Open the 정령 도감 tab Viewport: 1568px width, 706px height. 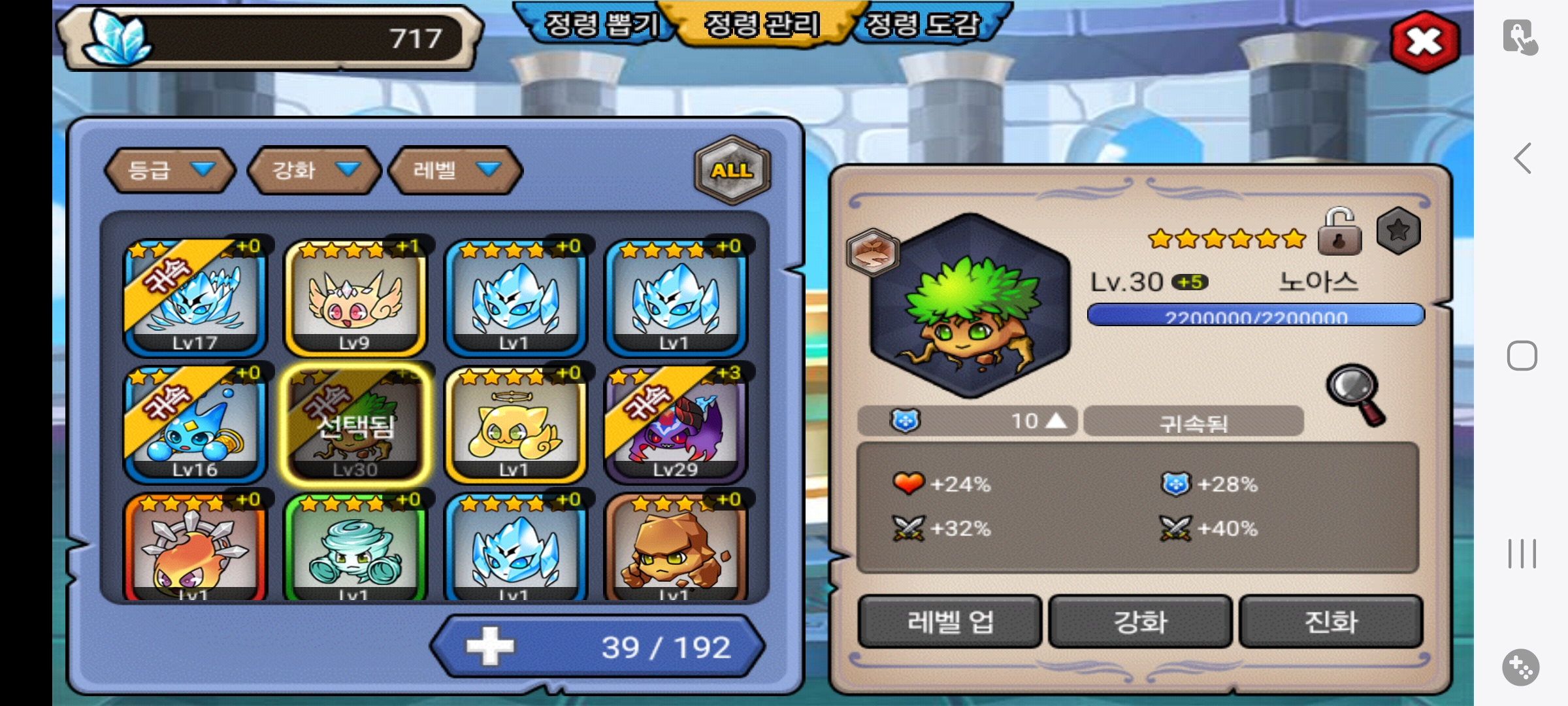click(x=923, y=25)
